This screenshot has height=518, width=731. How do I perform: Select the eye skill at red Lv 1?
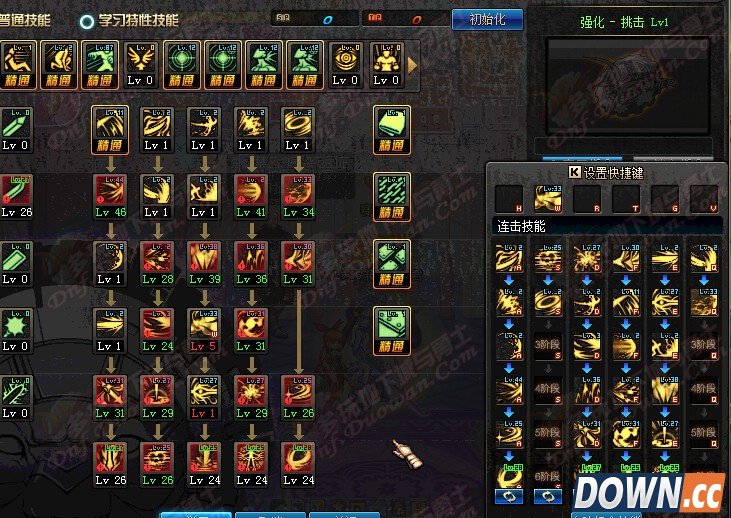(204, 391)
